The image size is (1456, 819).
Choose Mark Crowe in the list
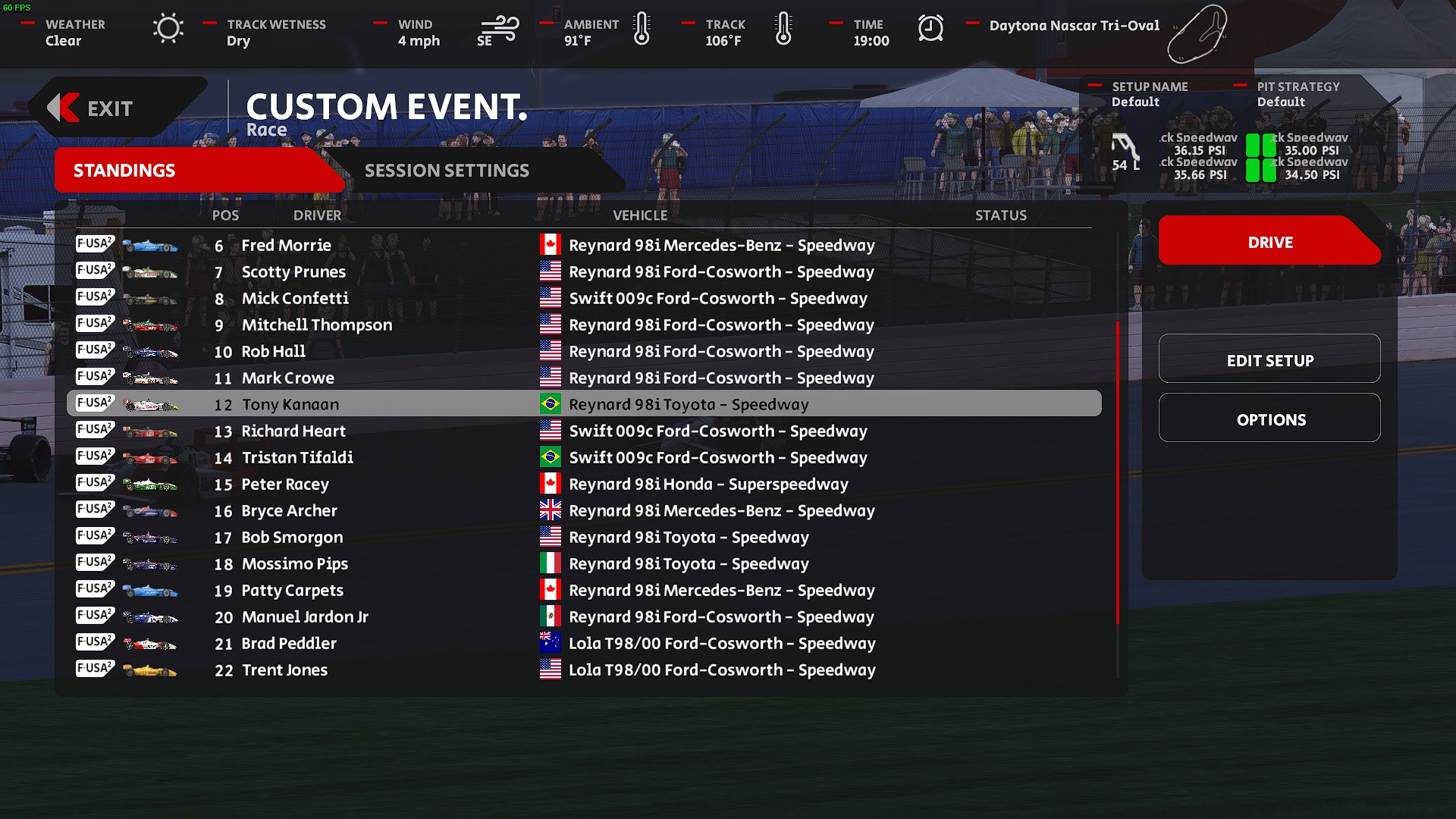point(287,378)
